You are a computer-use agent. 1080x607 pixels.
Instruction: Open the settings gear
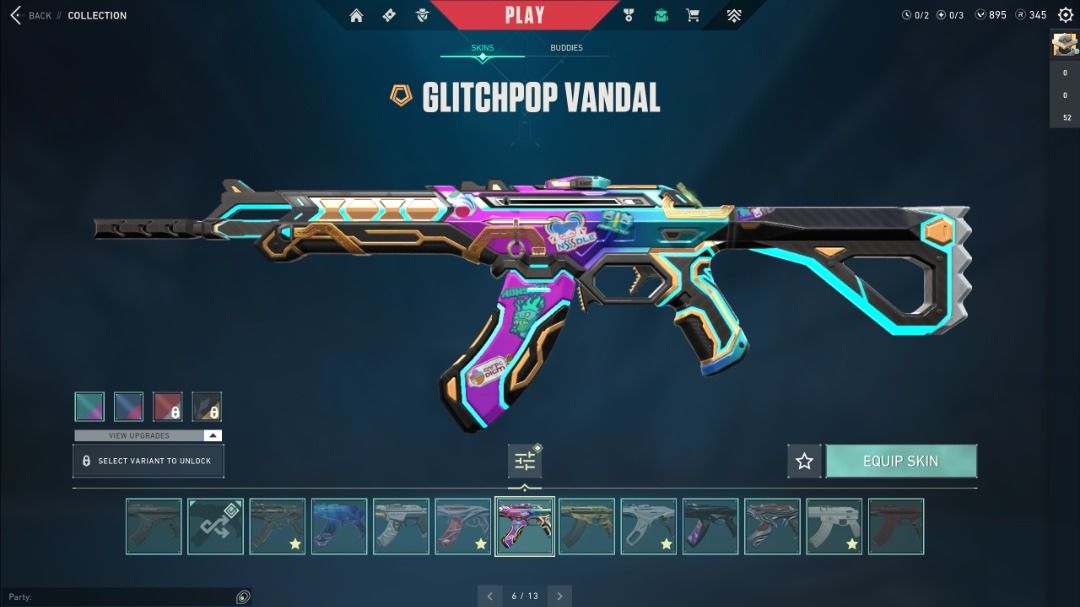click(1065, 15)
